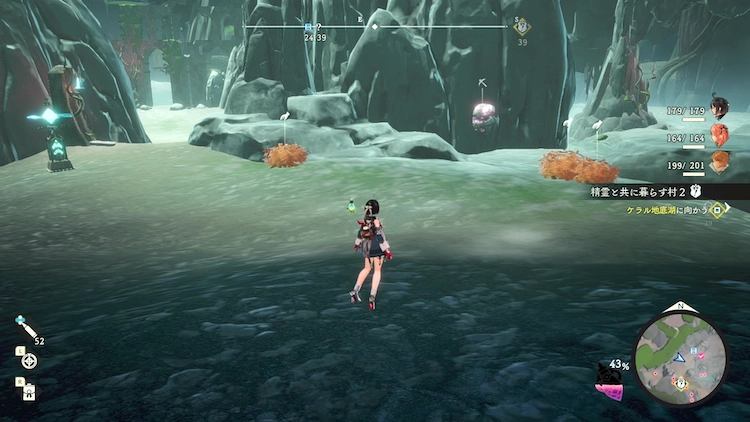Click the pink basket gauge icon
The width and height of the screenshot is (750, 422).
pos(608,389)
